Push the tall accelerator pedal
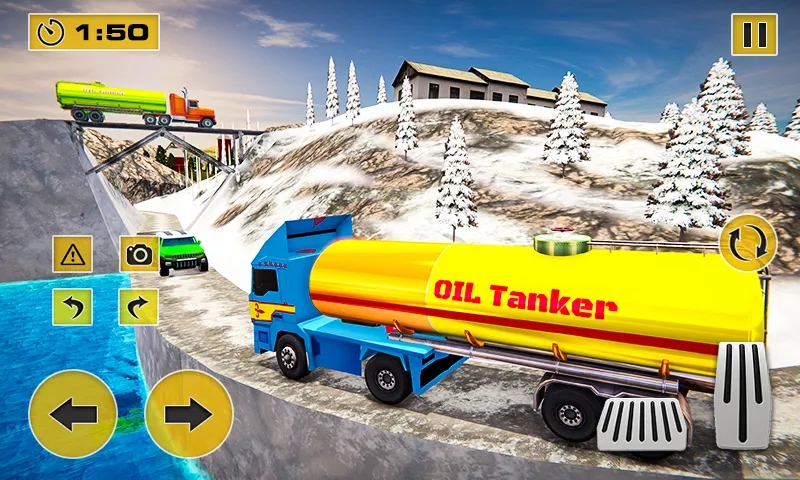Image resolution: width=800 pixels, height=480 pixels. coord(742,395)
